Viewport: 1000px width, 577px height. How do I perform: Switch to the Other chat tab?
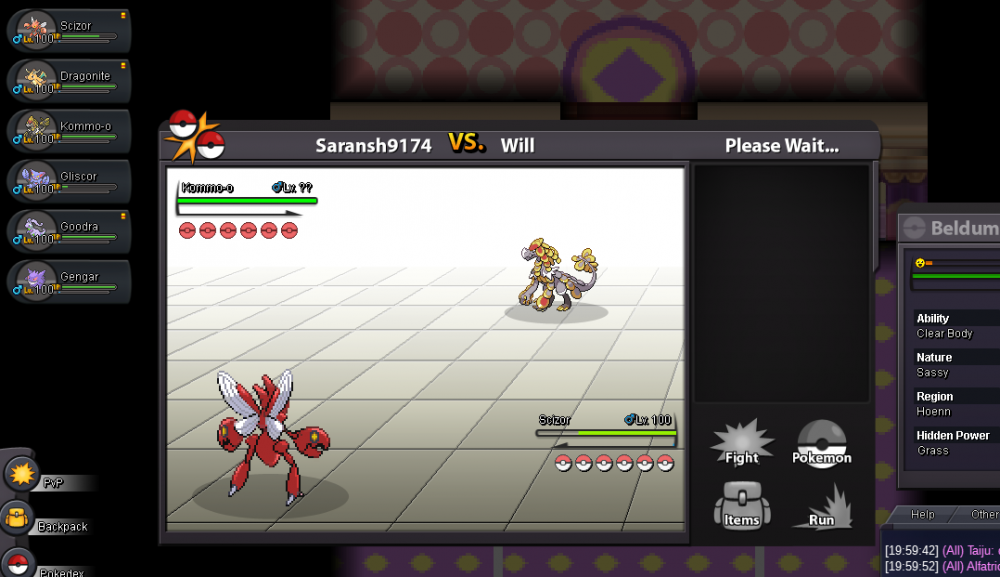pyautogui.click(x=983, y=514)
